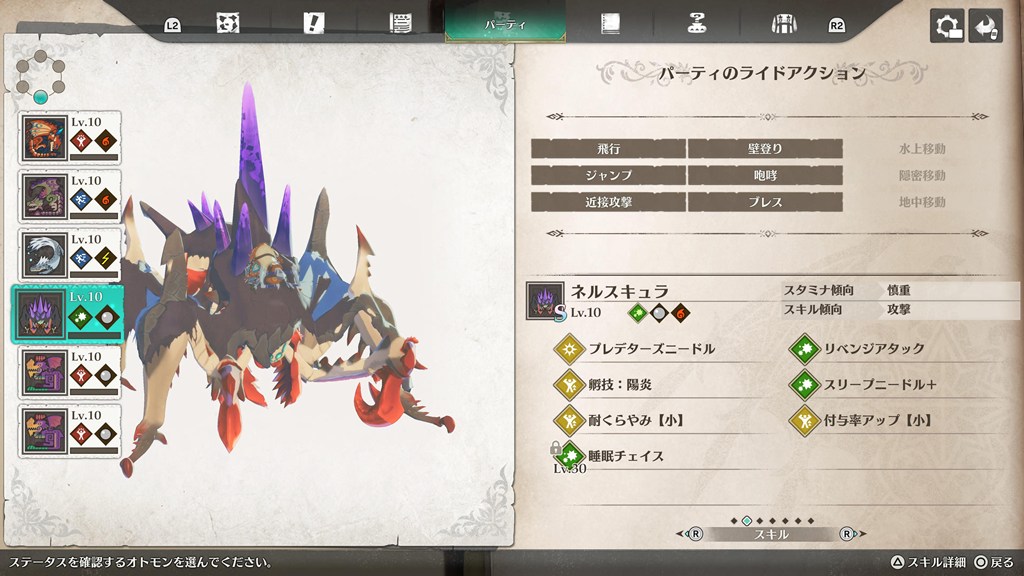
Task: Select the パーティ tab
Action: coord(505,22)
